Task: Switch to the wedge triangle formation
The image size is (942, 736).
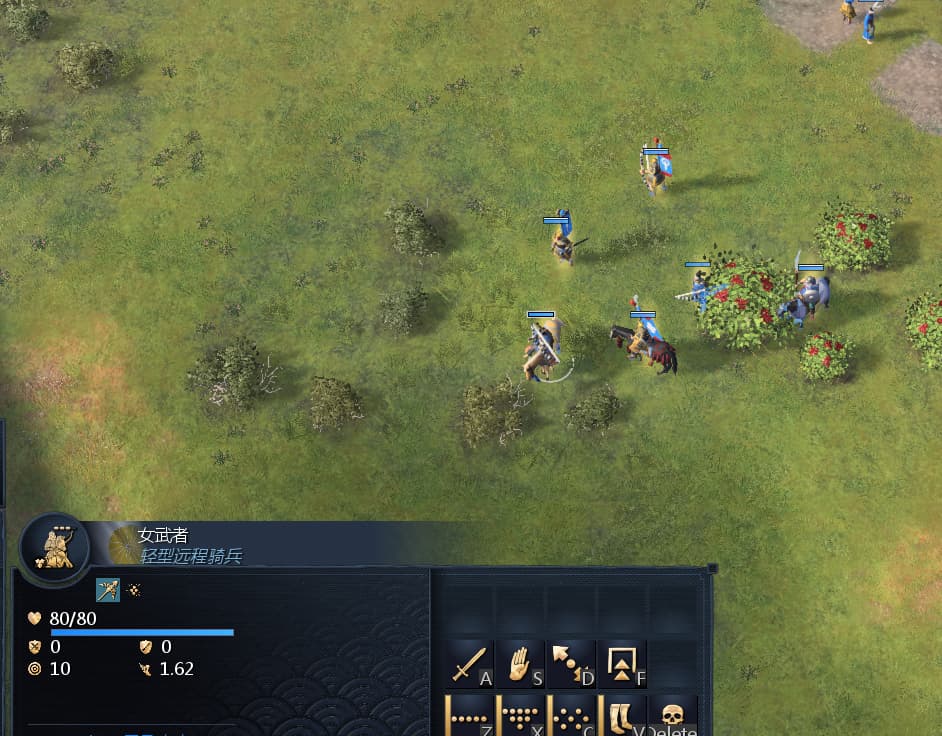Action: 521,716
